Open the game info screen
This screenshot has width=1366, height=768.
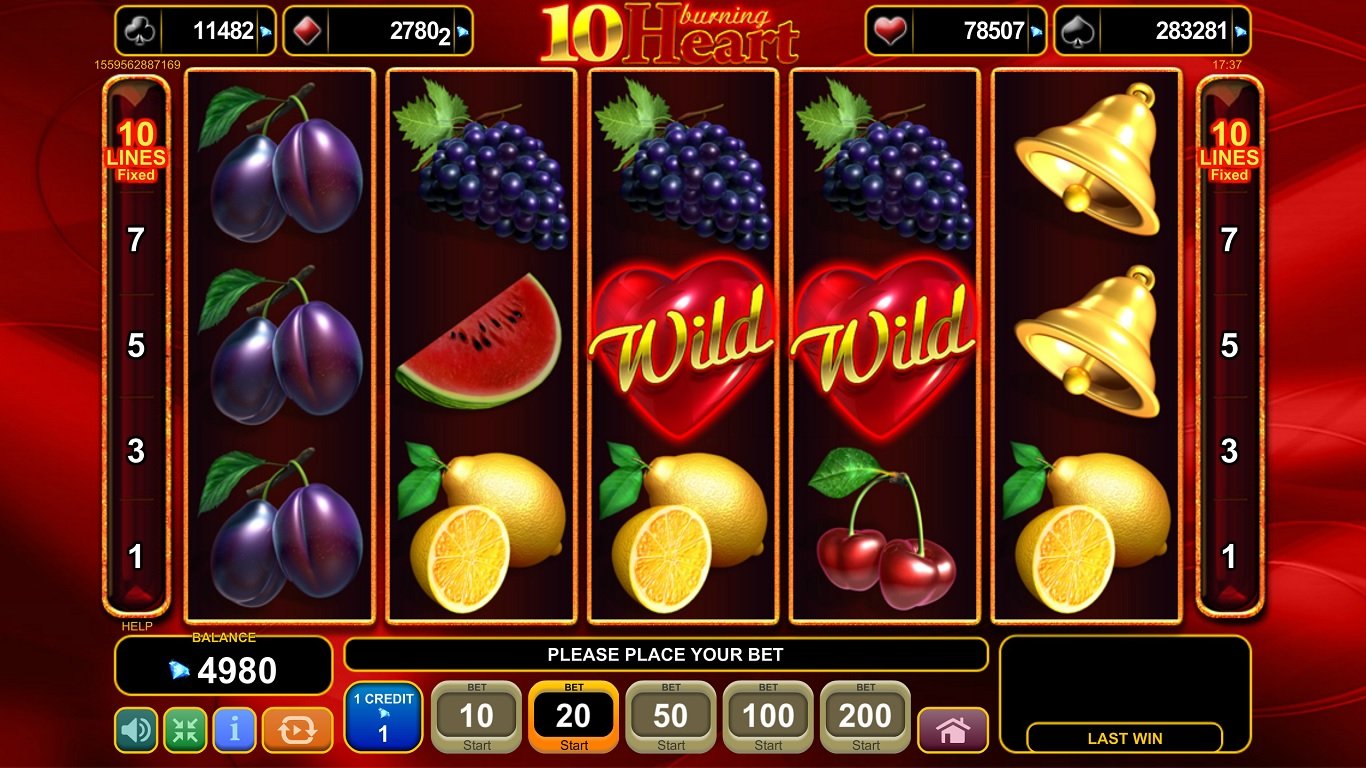pyautogui.click(x=234, y=731)
